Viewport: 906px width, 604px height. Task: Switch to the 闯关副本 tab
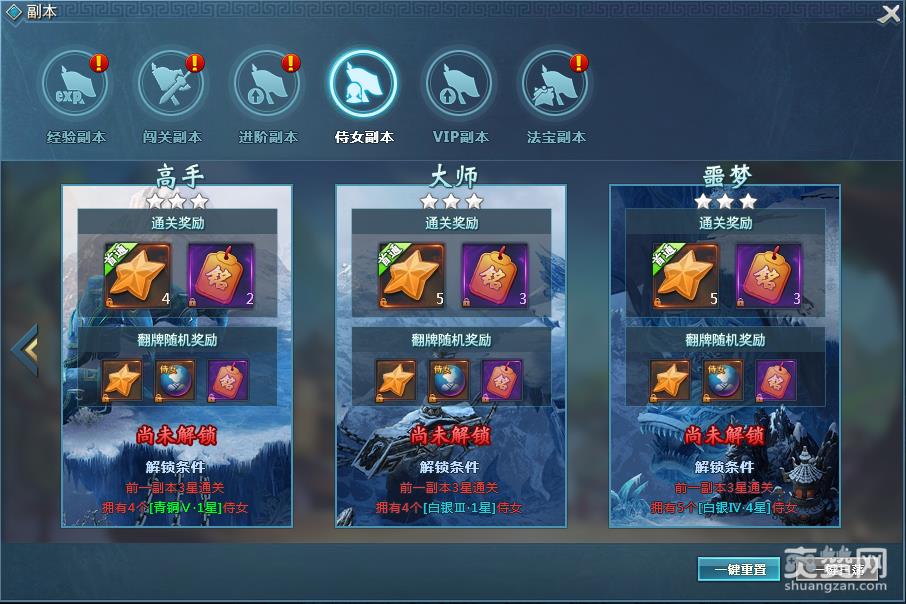coord(171,85)
